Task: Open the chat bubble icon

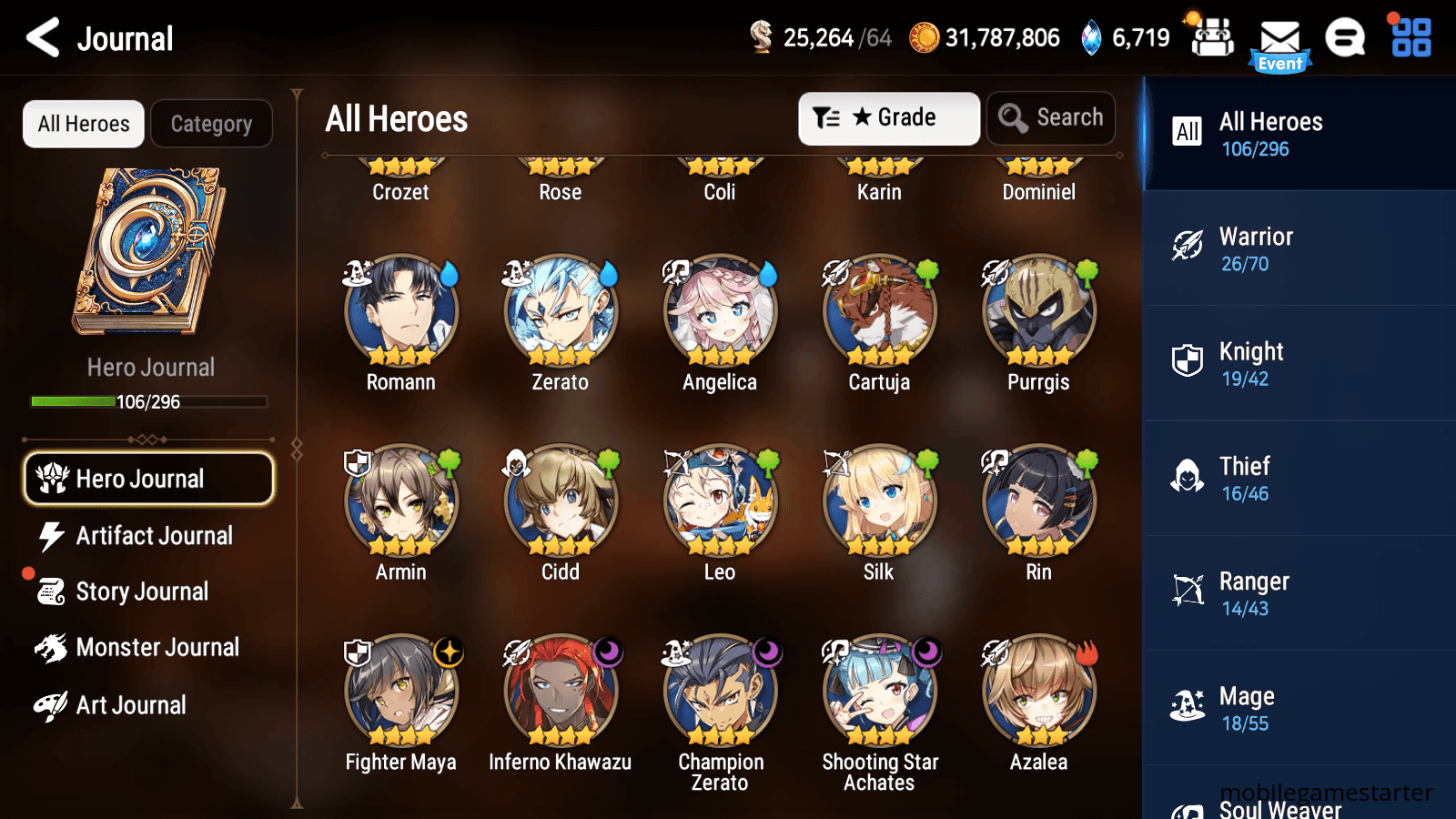Action: coord(1345,38)
